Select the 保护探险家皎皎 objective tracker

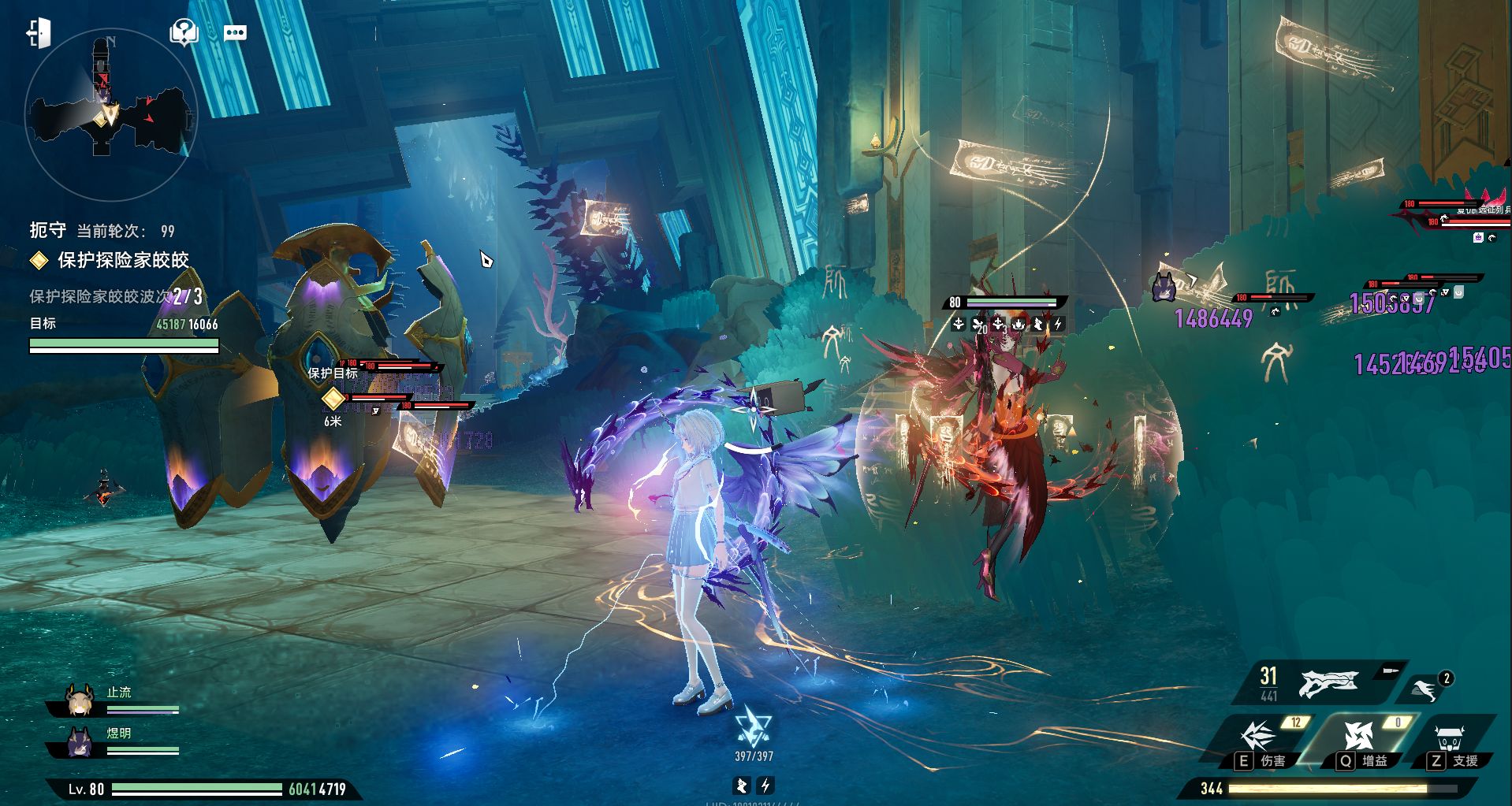(x=123, y=260)
